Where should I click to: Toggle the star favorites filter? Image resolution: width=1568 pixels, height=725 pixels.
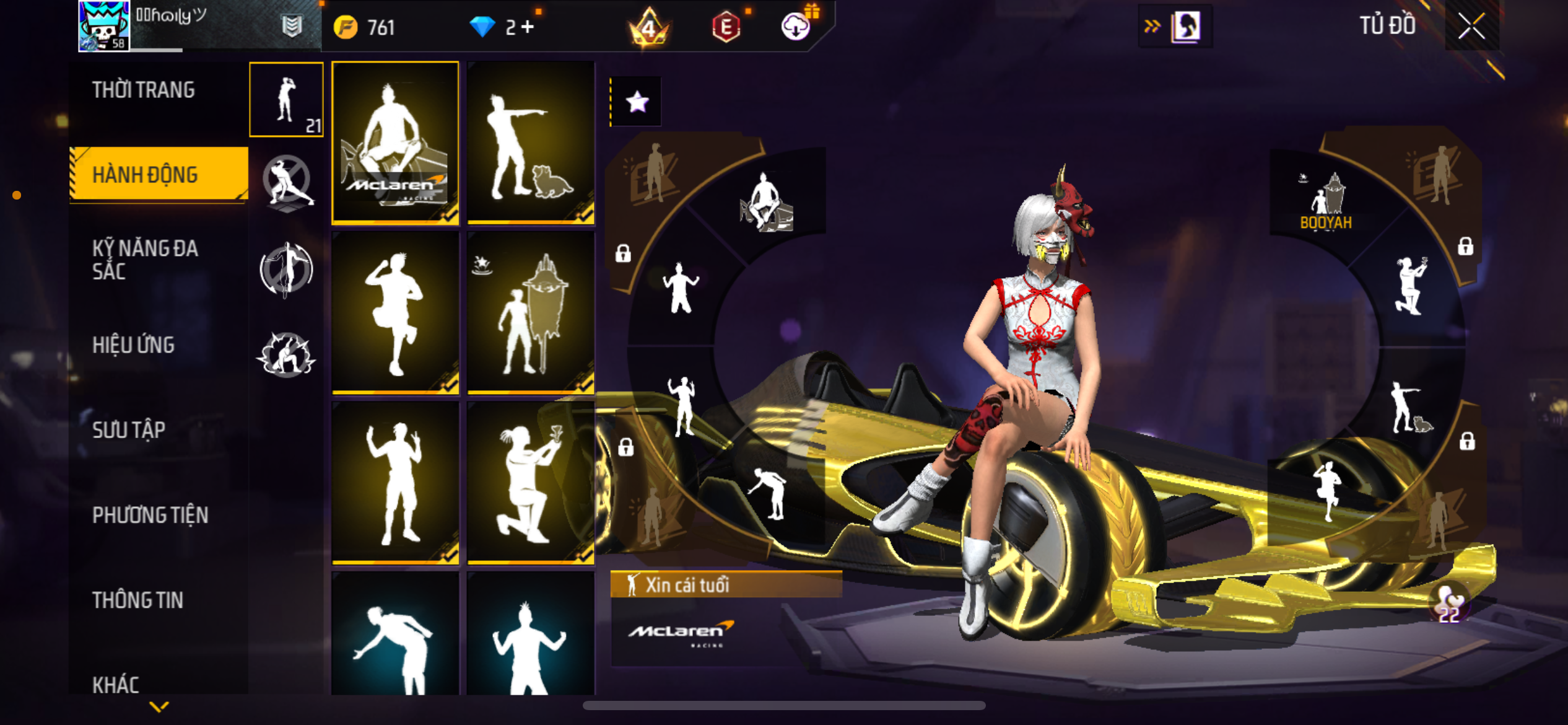(637, 102)
